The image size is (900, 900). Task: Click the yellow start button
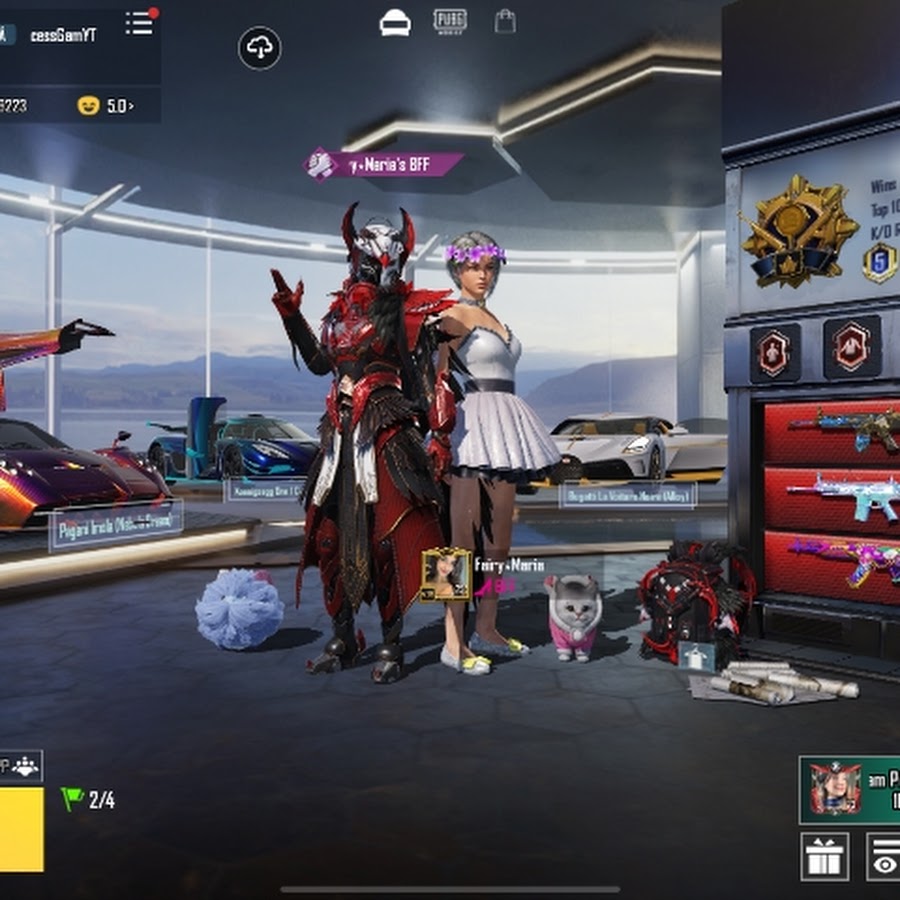pyautogui.click(x=21, y=828)
